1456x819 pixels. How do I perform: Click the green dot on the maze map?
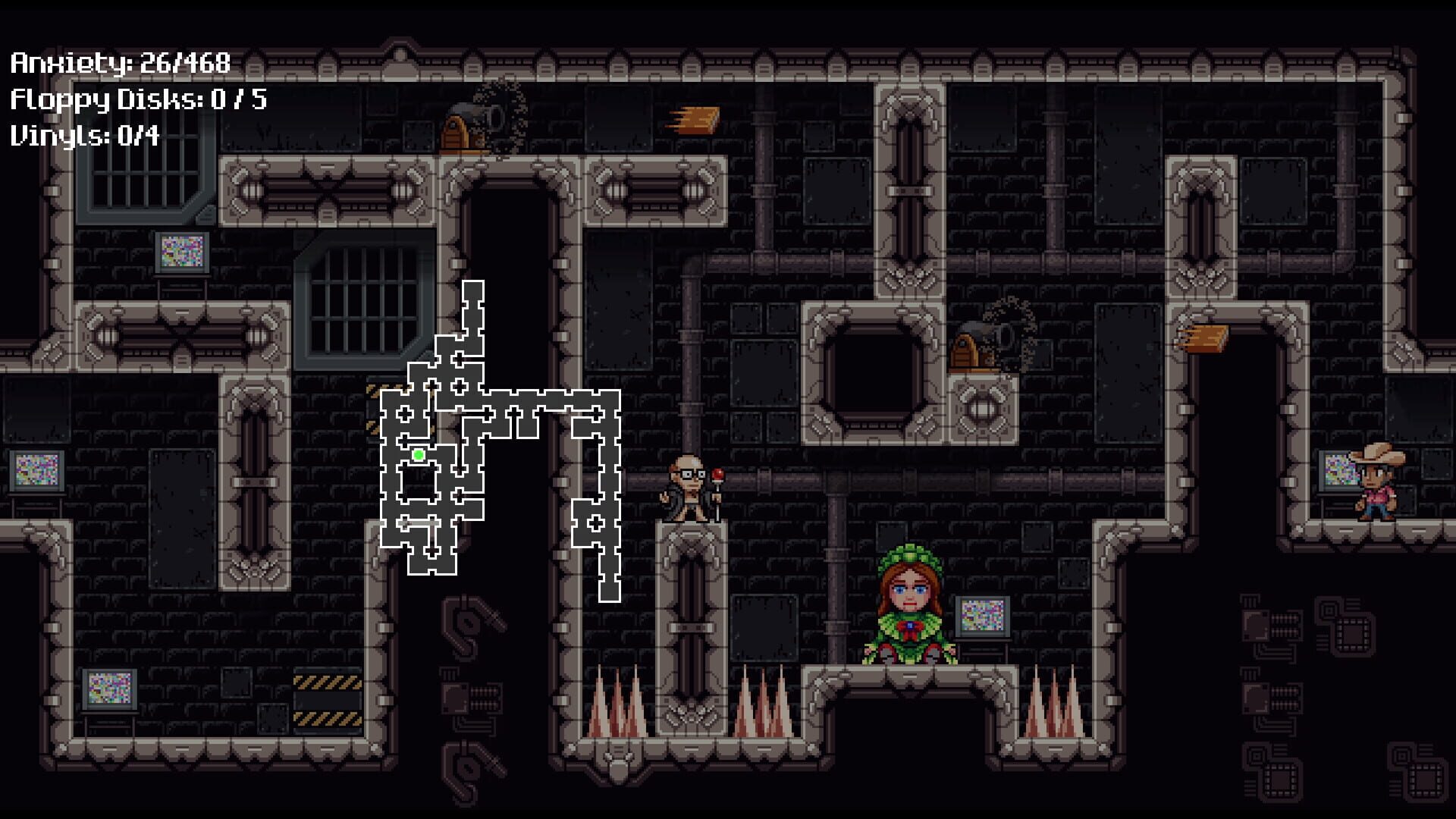418,455
